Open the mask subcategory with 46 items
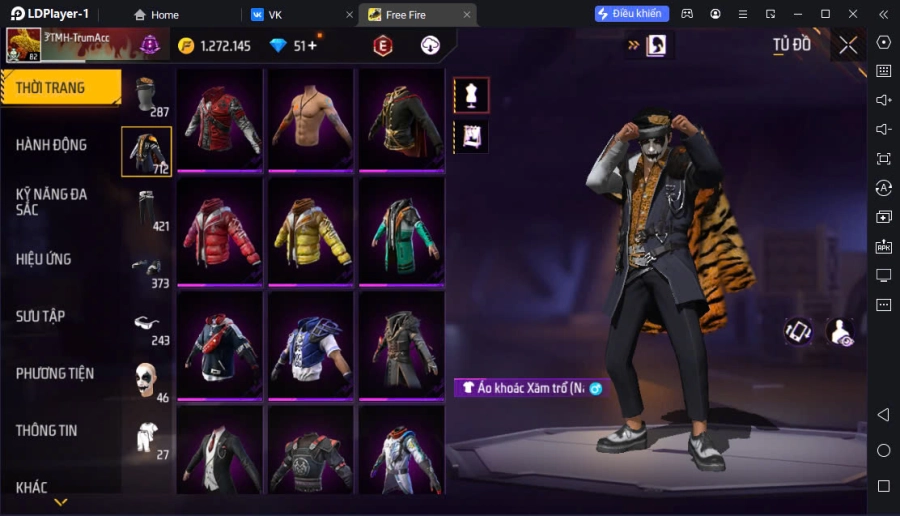 click(x=147, y=379)
